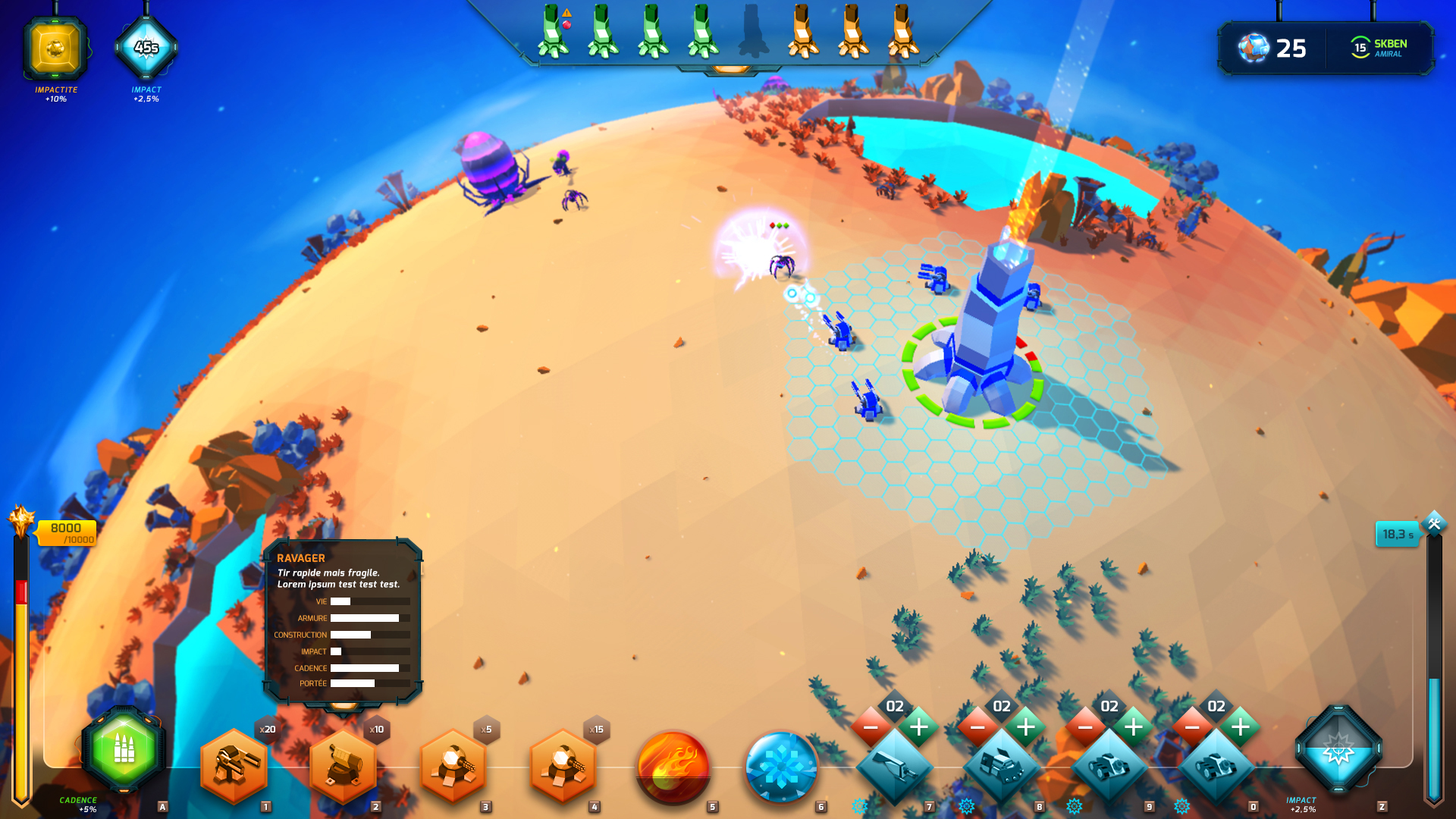Select the x15 gatling dome turret
The image size is (1456, 819).
(562, 766)
